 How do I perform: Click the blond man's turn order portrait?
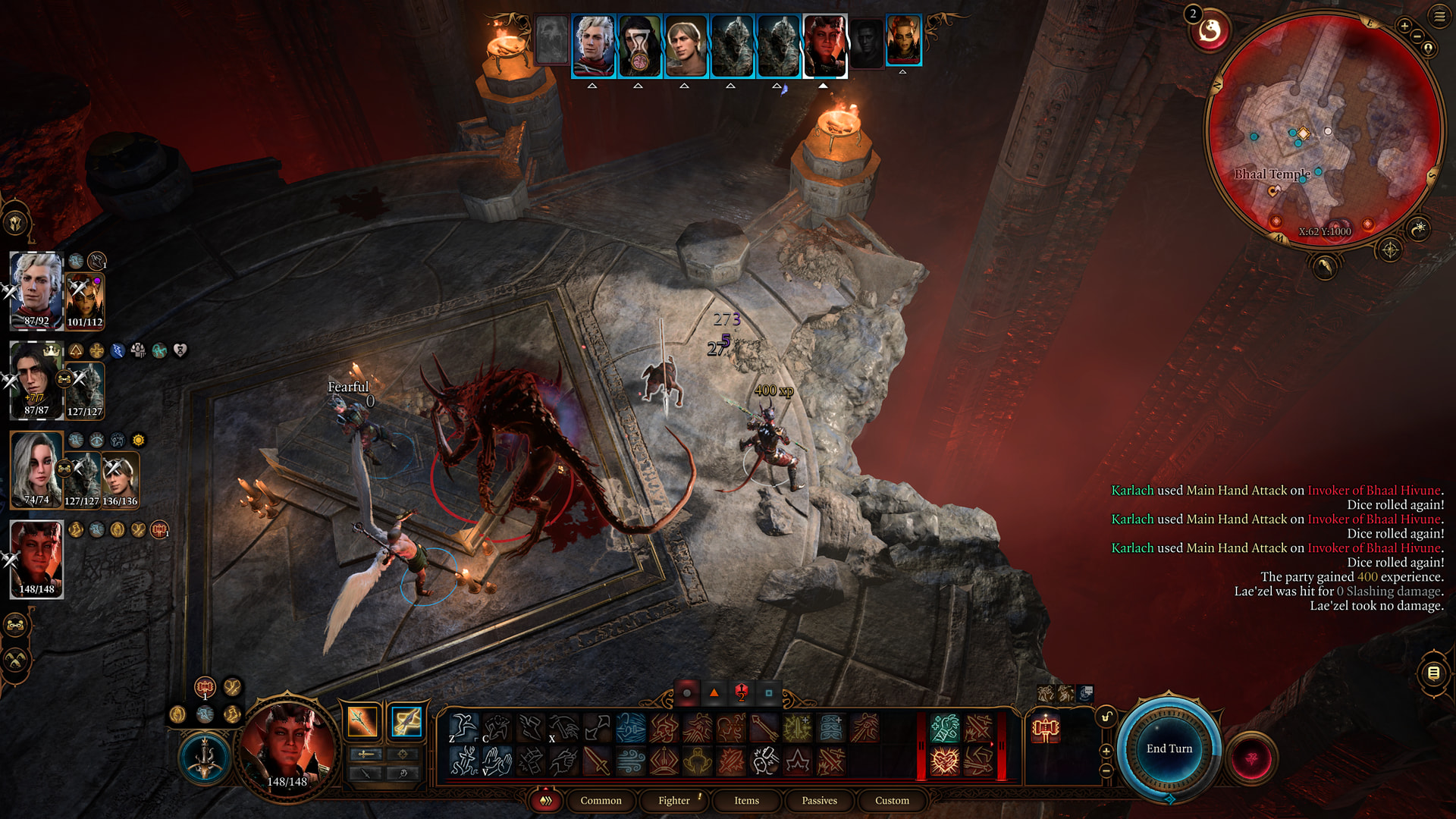[x=686, y=45]
